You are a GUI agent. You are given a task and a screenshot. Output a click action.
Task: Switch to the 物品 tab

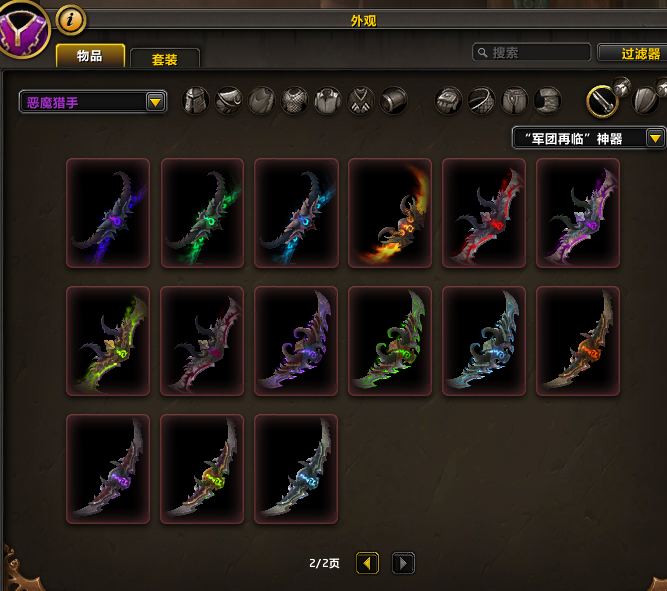coord(90,56)
